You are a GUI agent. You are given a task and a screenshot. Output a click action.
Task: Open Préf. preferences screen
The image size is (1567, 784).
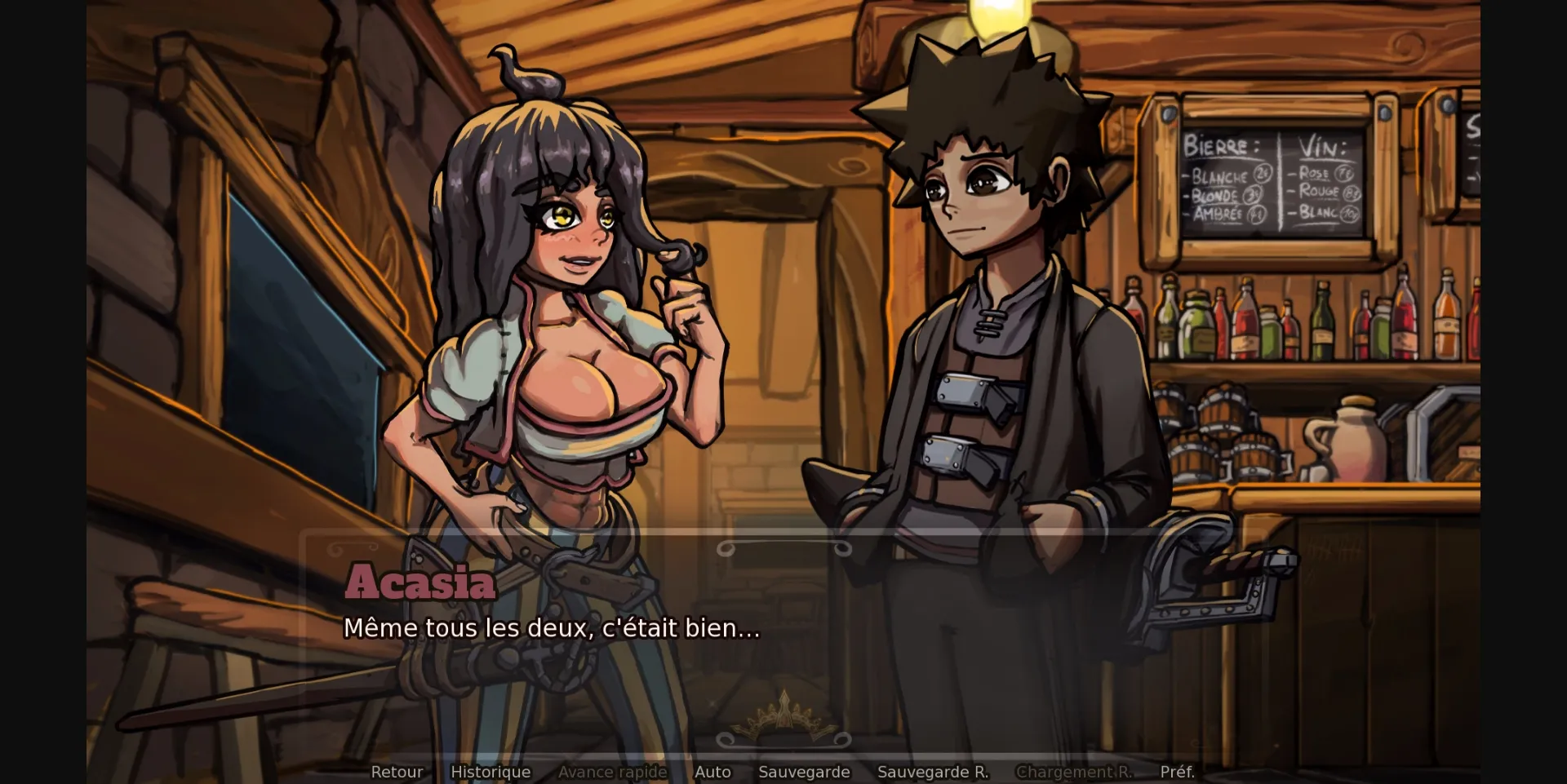click(x=1177, y=771)
